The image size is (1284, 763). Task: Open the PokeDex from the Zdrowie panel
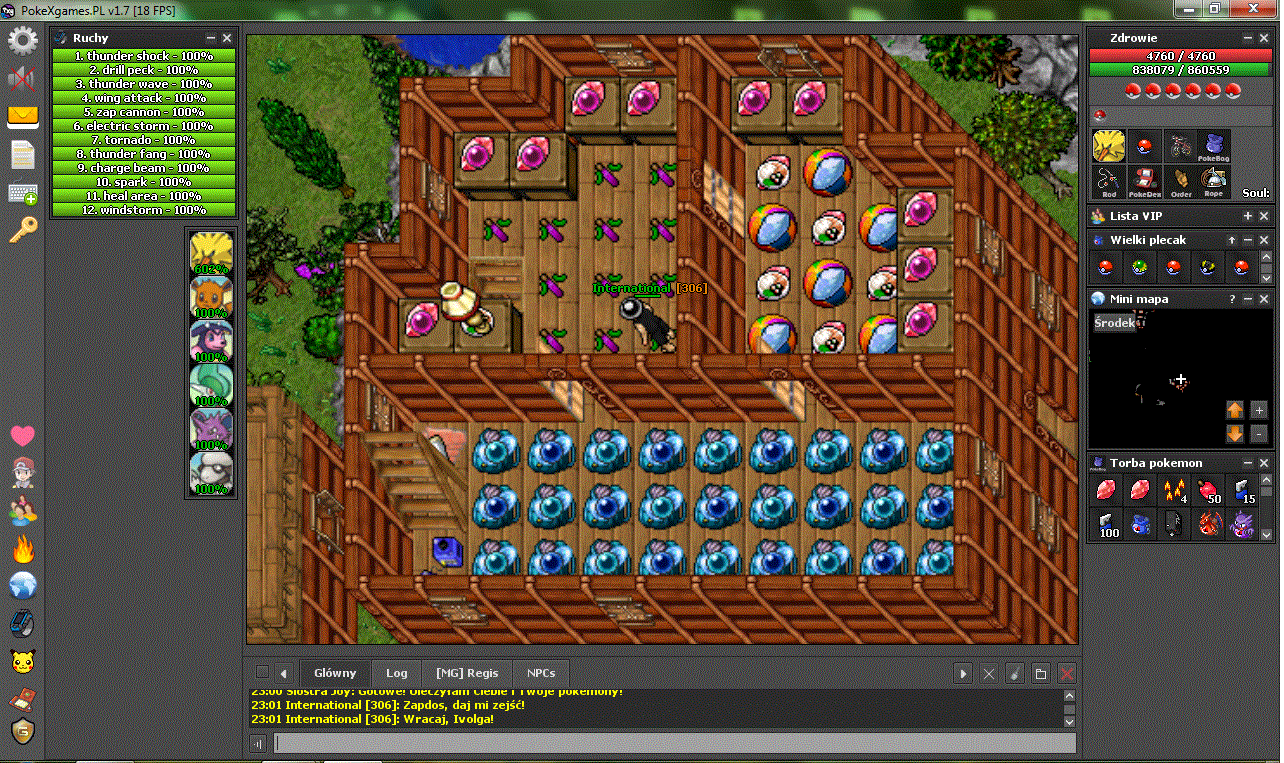(x=1144, y=181)
